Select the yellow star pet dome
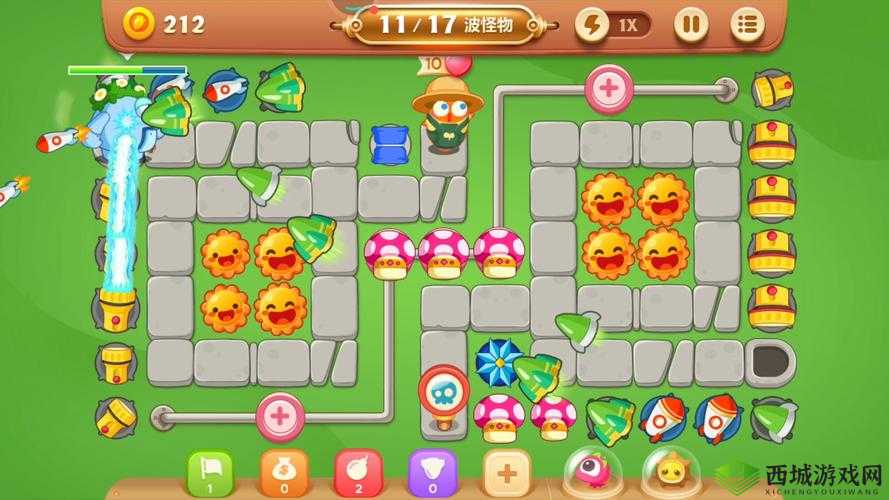The image size is (889, 500). click(x=669, y=472)
